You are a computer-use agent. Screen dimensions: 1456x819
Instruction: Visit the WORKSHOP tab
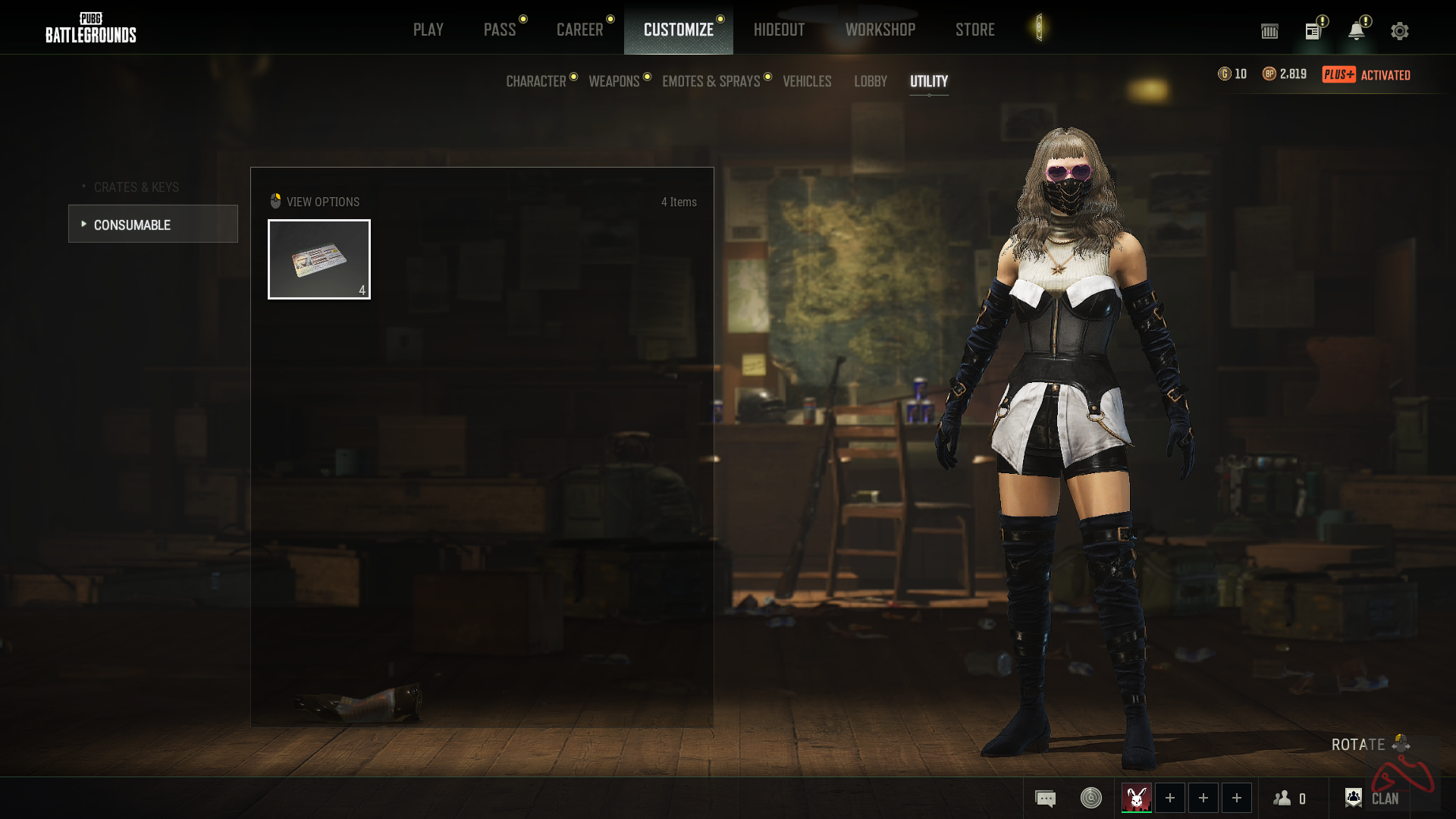880,30
